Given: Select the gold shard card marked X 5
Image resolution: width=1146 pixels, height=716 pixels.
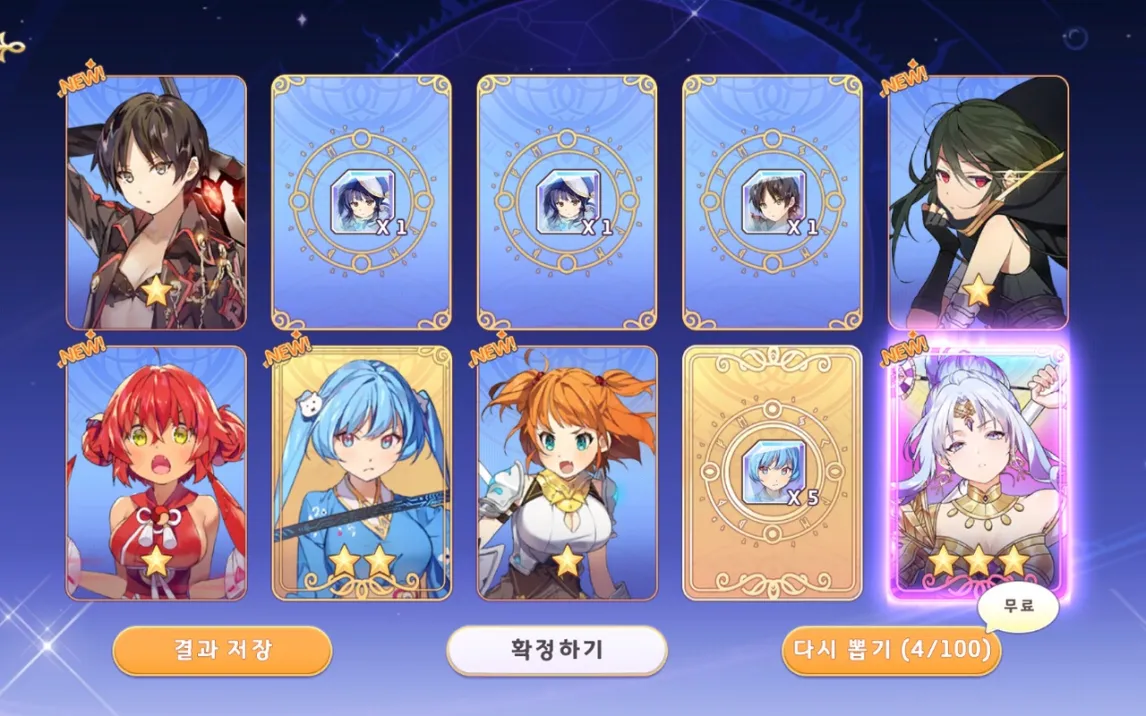Looking at the screenshot, I should pos(772,474).
